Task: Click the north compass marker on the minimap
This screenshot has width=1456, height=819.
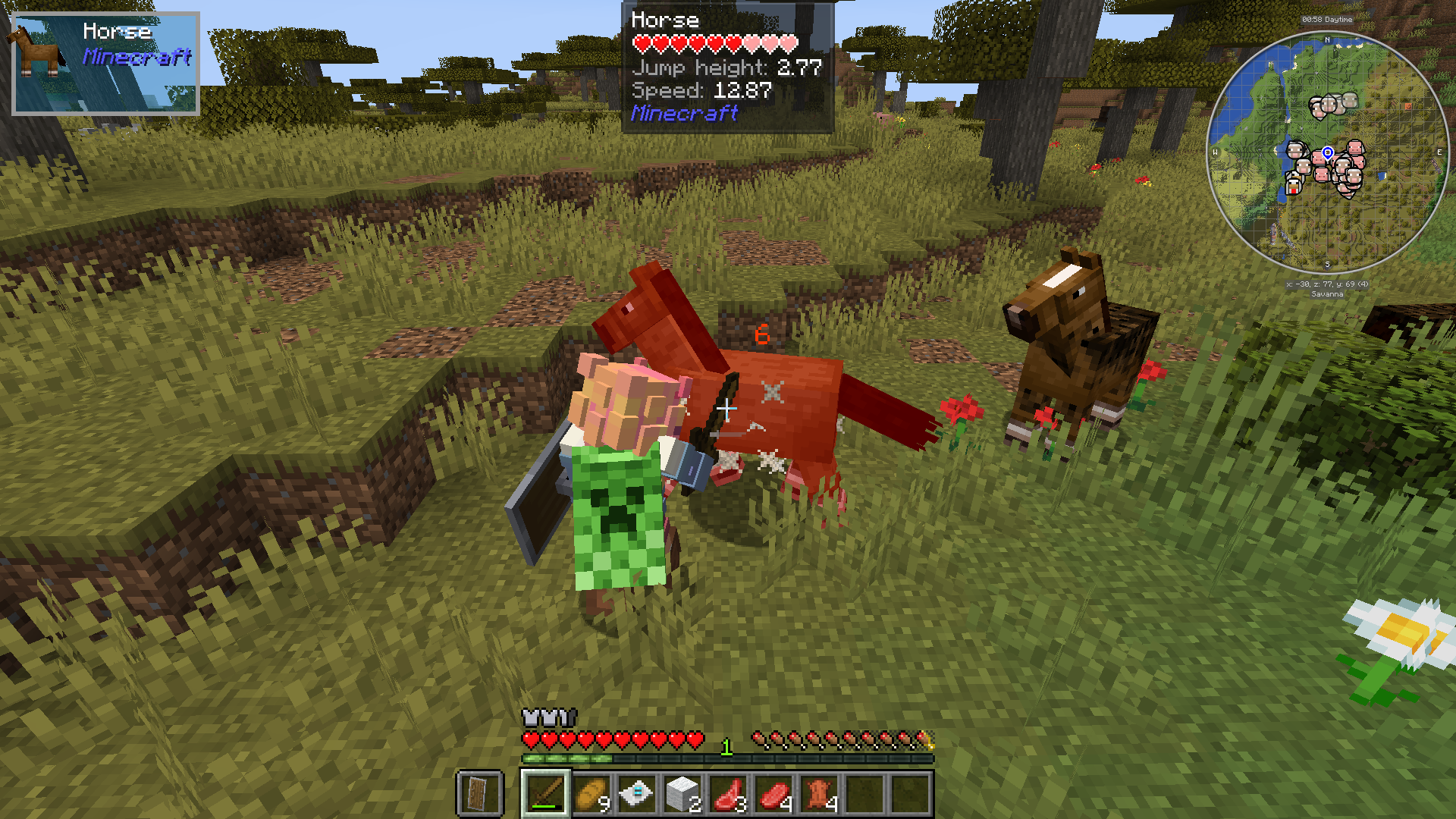Action: pyautogui.click(x=1328, y=40)
